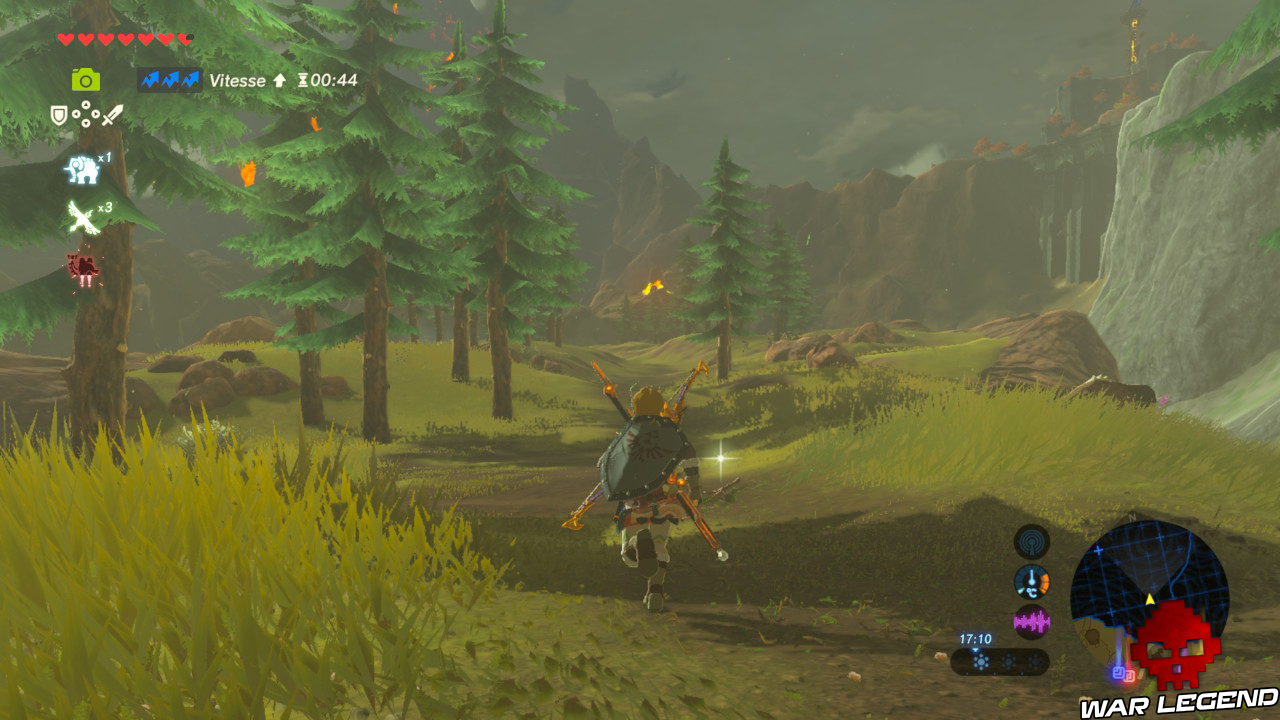Toggle the rightmost snowflake on the cold meter
This screenshot has width=1280, height=720.
1035,661
